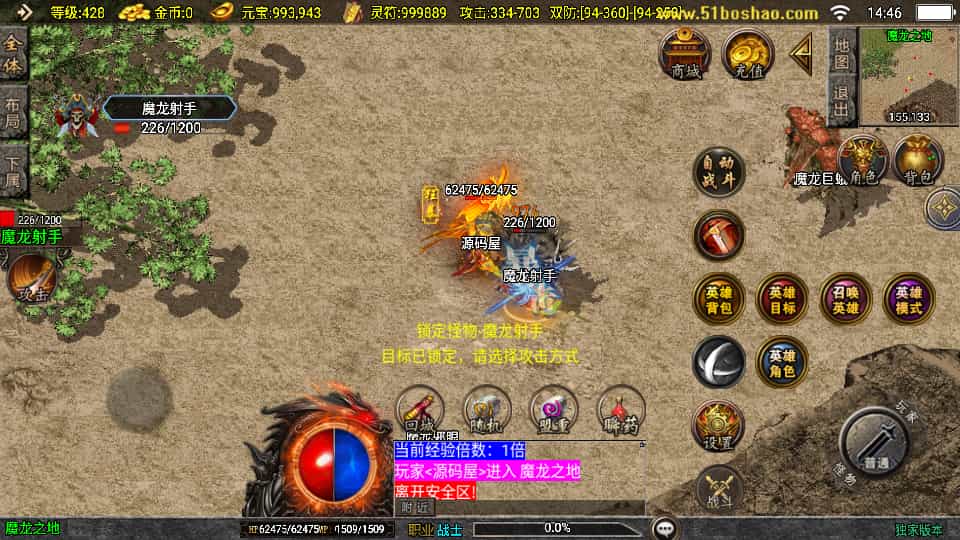
Task: Open the 设置 settings menu
Action: [719, 426]
